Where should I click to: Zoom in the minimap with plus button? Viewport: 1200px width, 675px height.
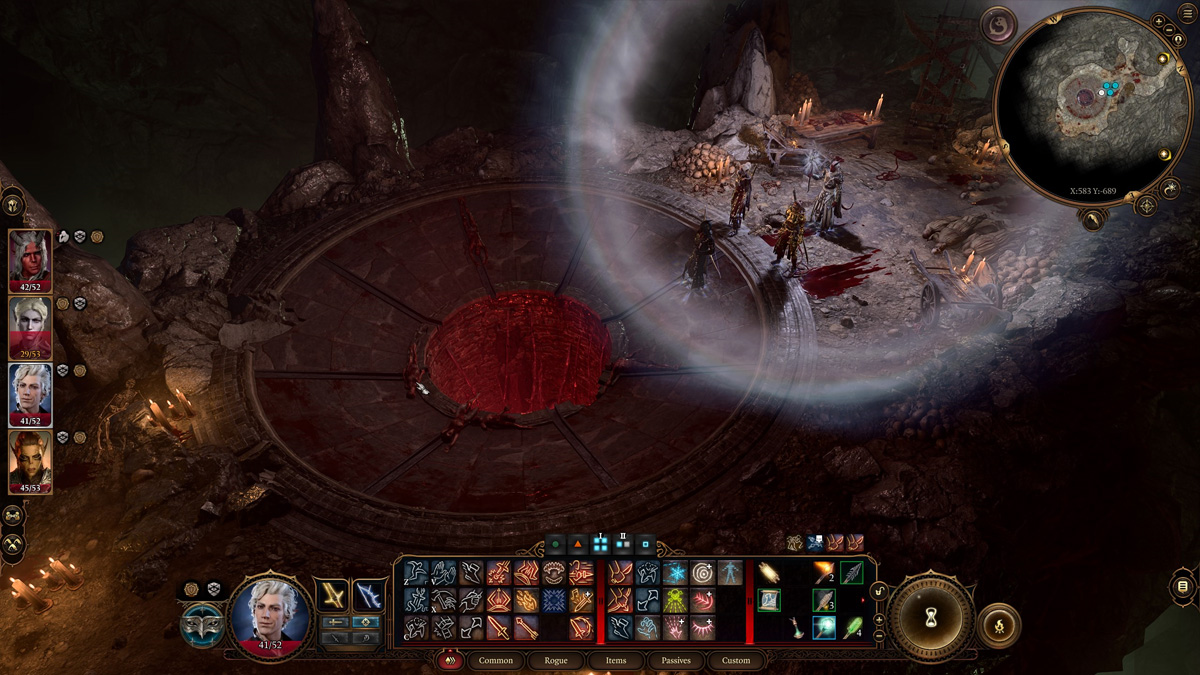tap(1158, 21)
